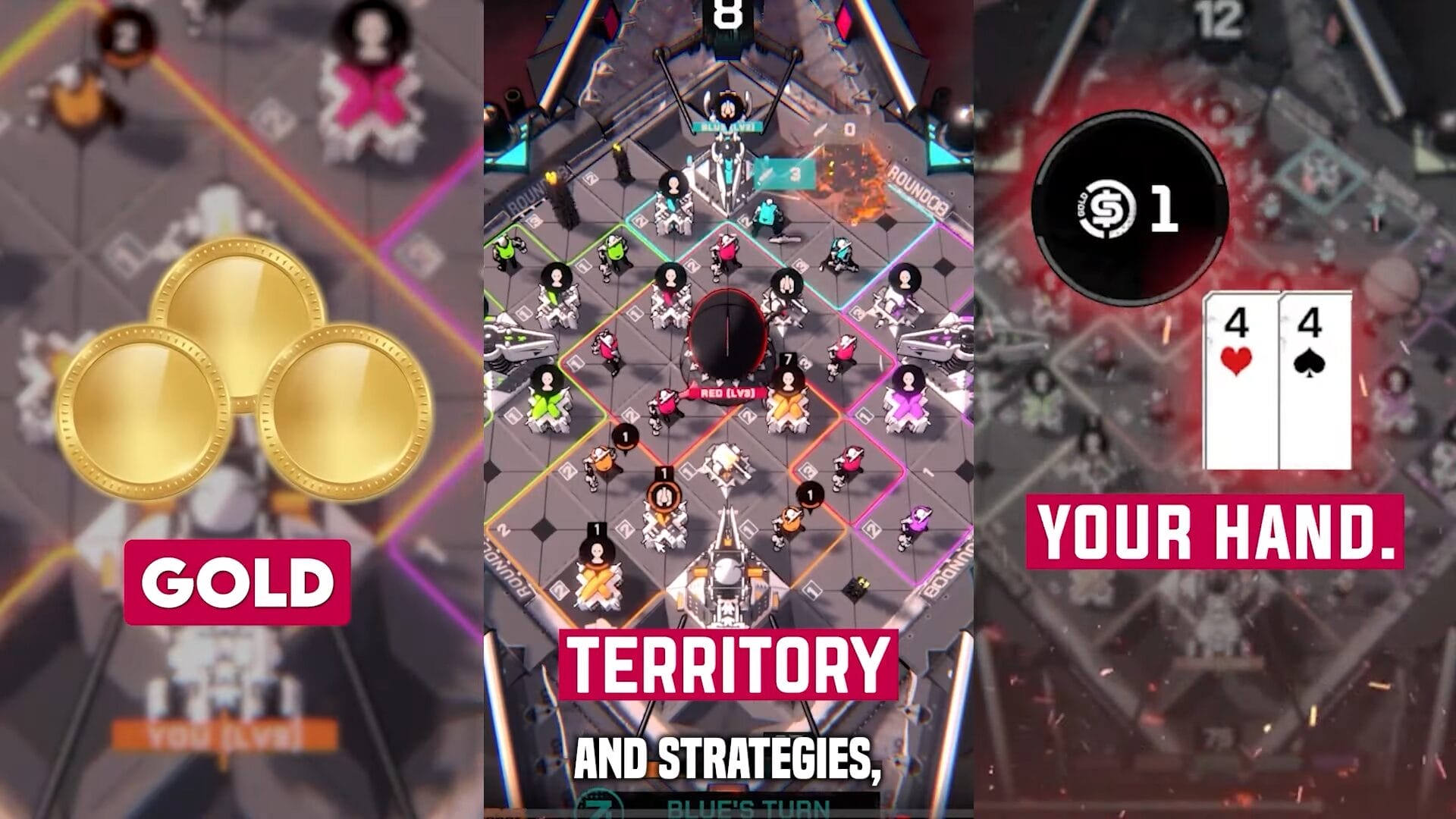
Task: Choose the 4 of spades card
Action: tap(1314, 381)
